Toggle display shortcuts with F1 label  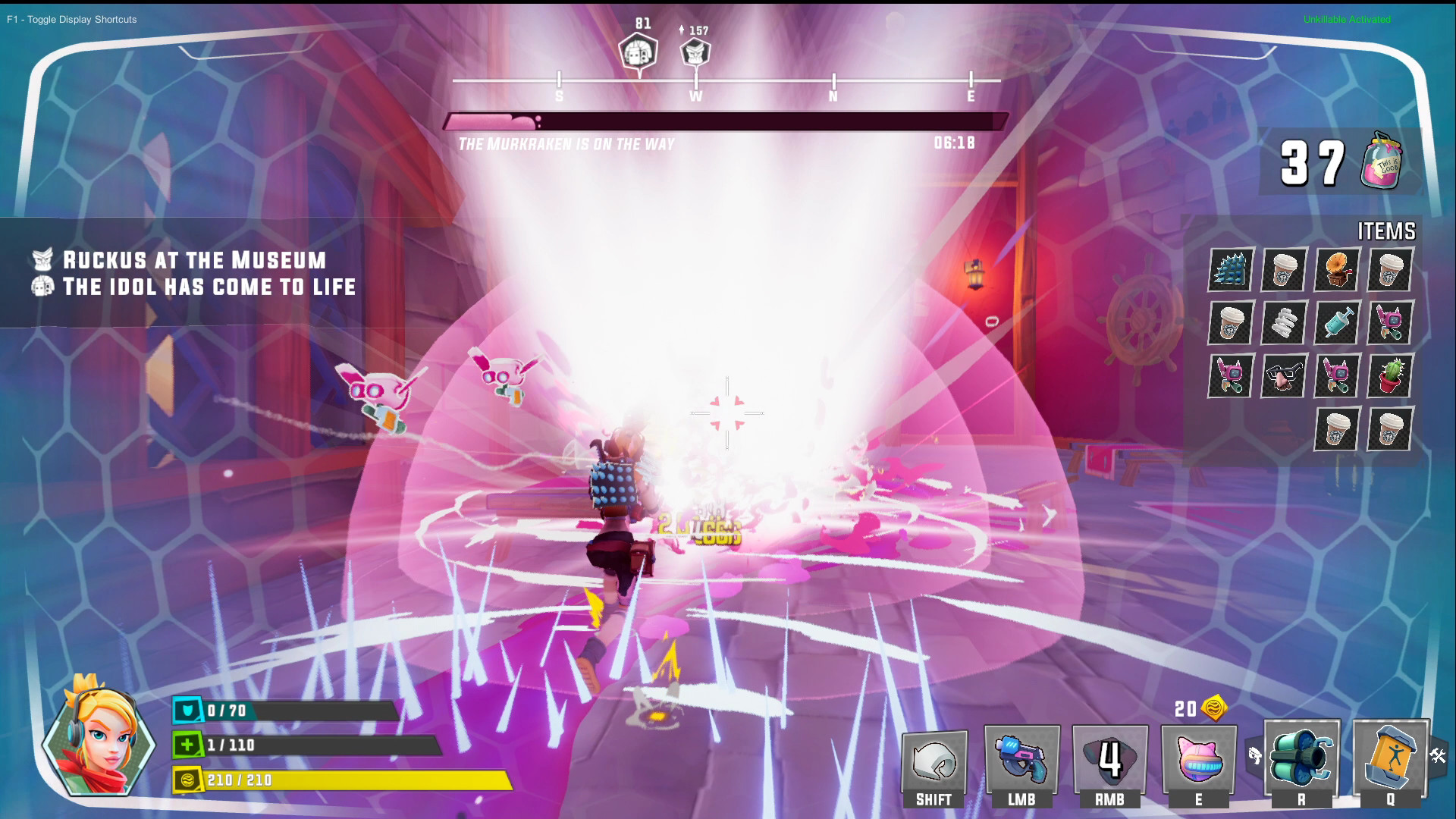point(72,20)
